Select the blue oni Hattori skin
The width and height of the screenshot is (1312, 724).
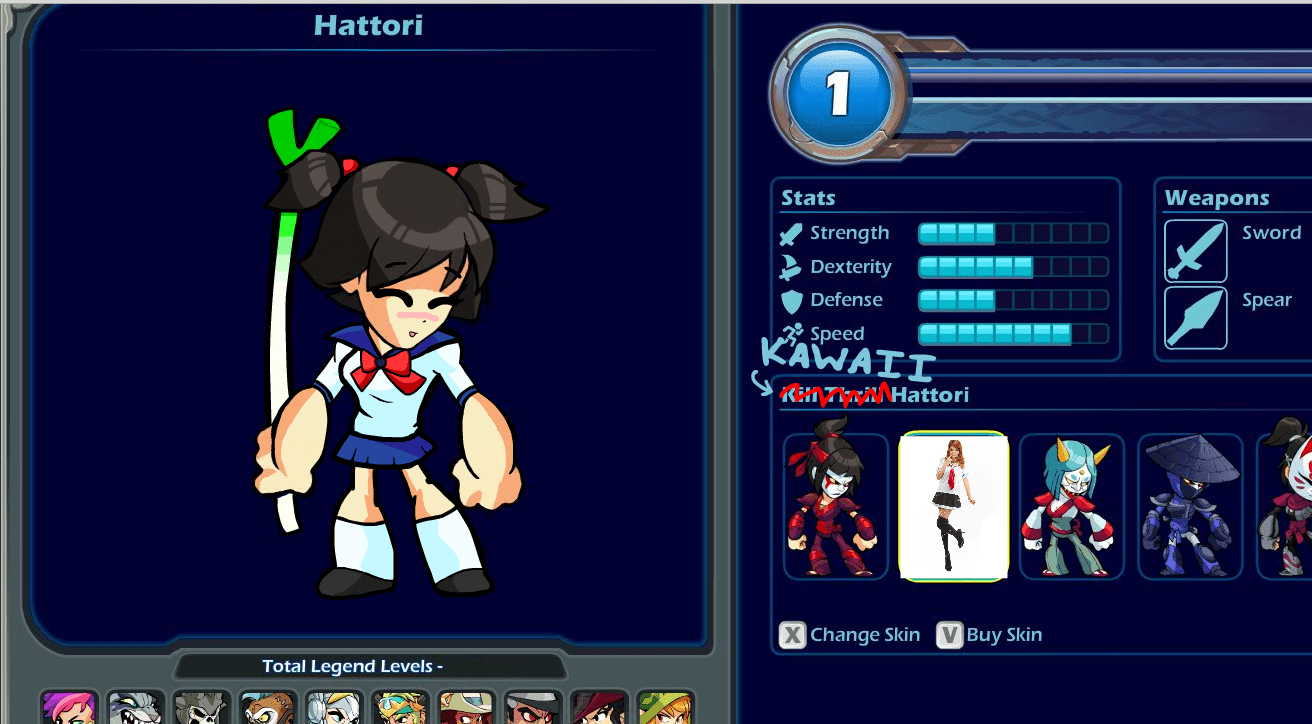[1071, 505]
